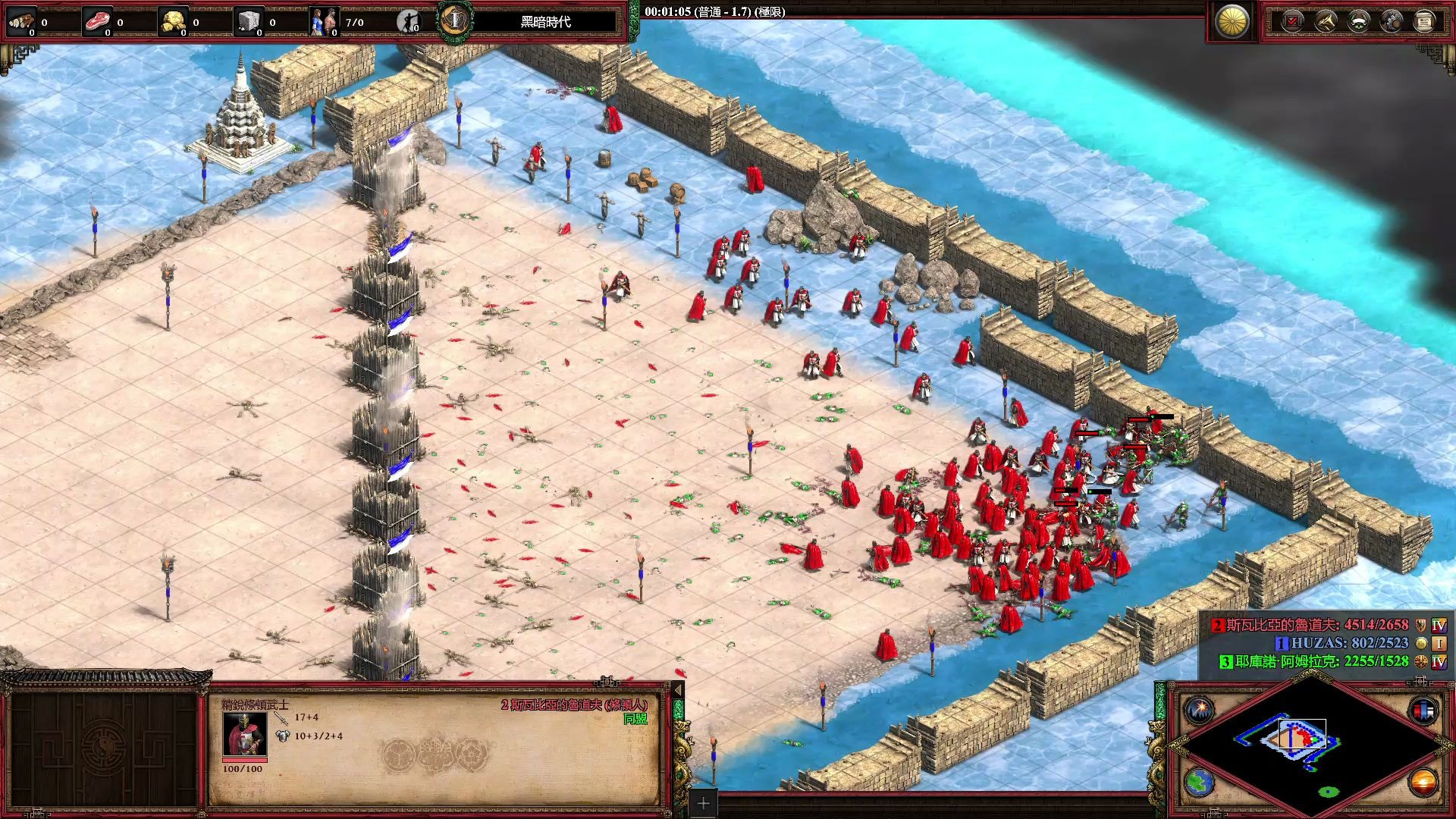Viewport: 1456px width, 819px height.
Task: Collapse the unit info panel arrow
Action: click(x=678, y=689)
